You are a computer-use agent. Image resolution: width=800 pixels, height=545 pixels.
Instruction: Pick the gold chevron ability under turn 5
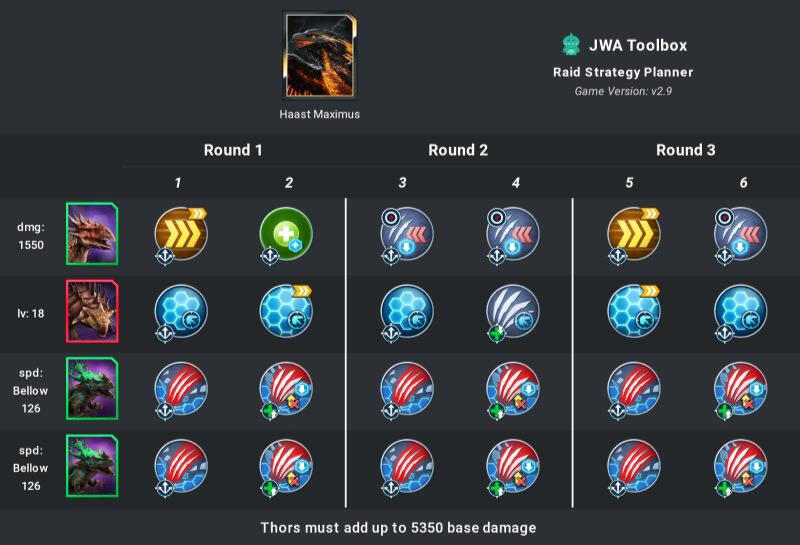click(634, 234)
